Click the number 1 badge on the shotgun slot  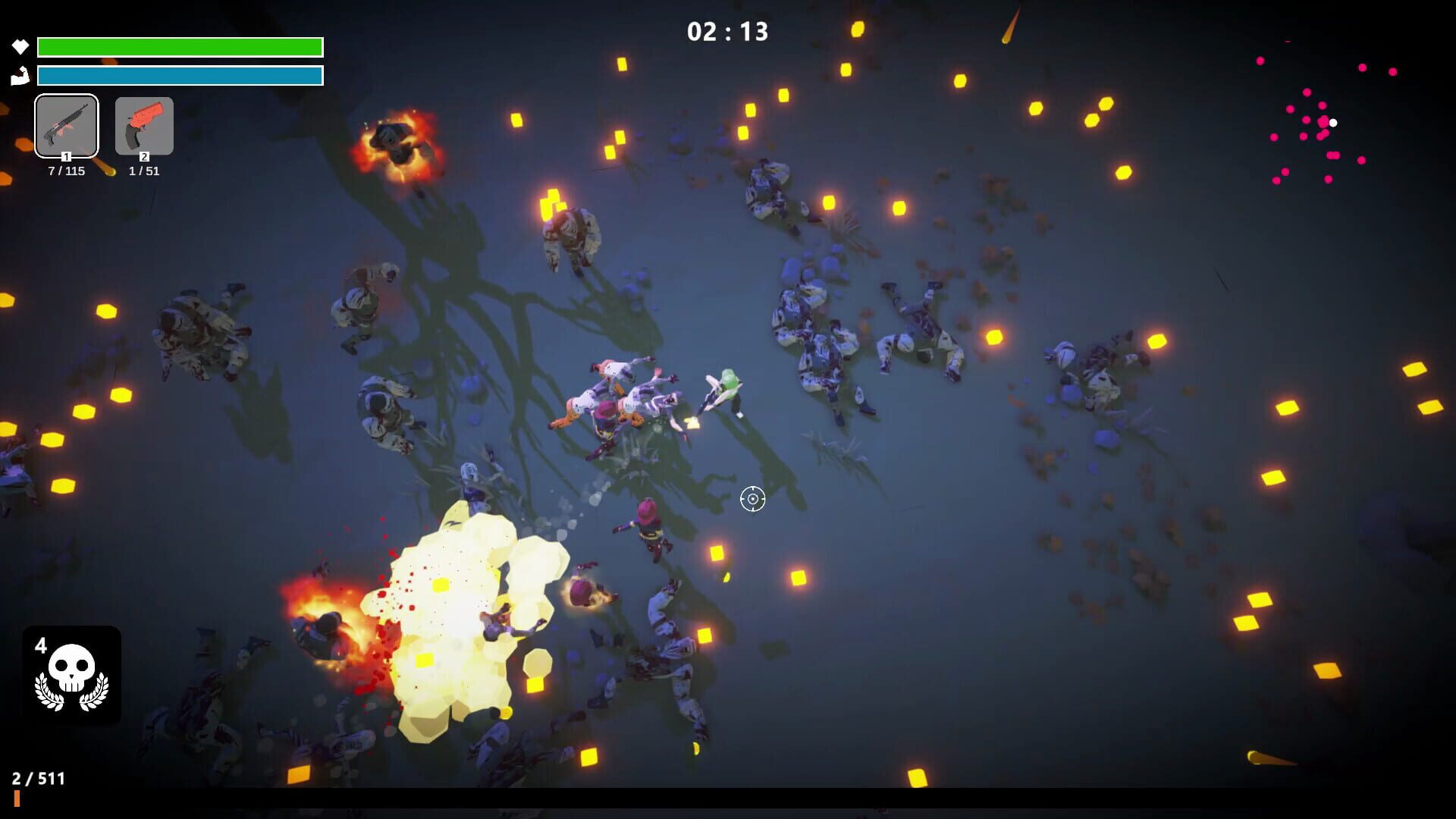pyautogui.click(x=66, y=155)
